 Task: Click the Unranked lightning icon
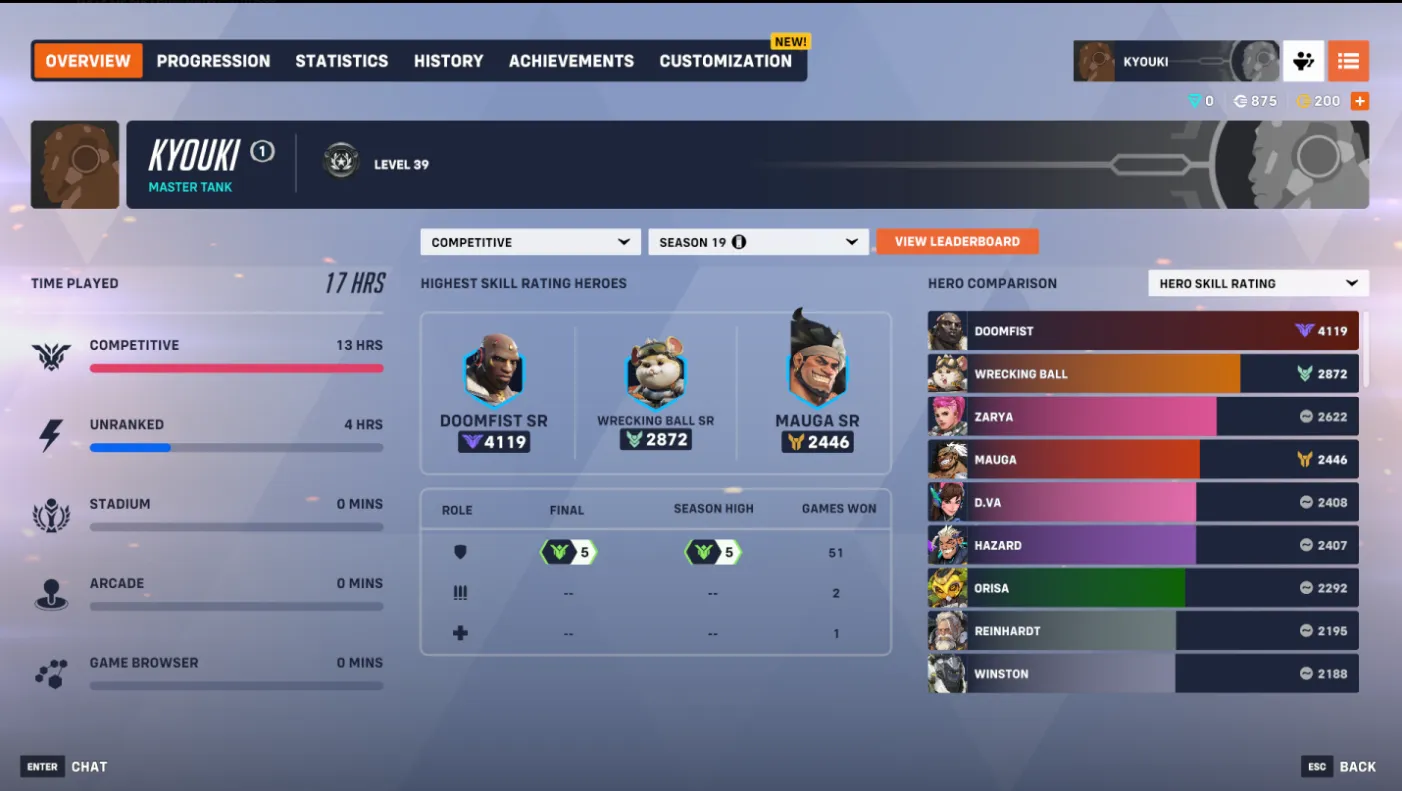(51, 432)
